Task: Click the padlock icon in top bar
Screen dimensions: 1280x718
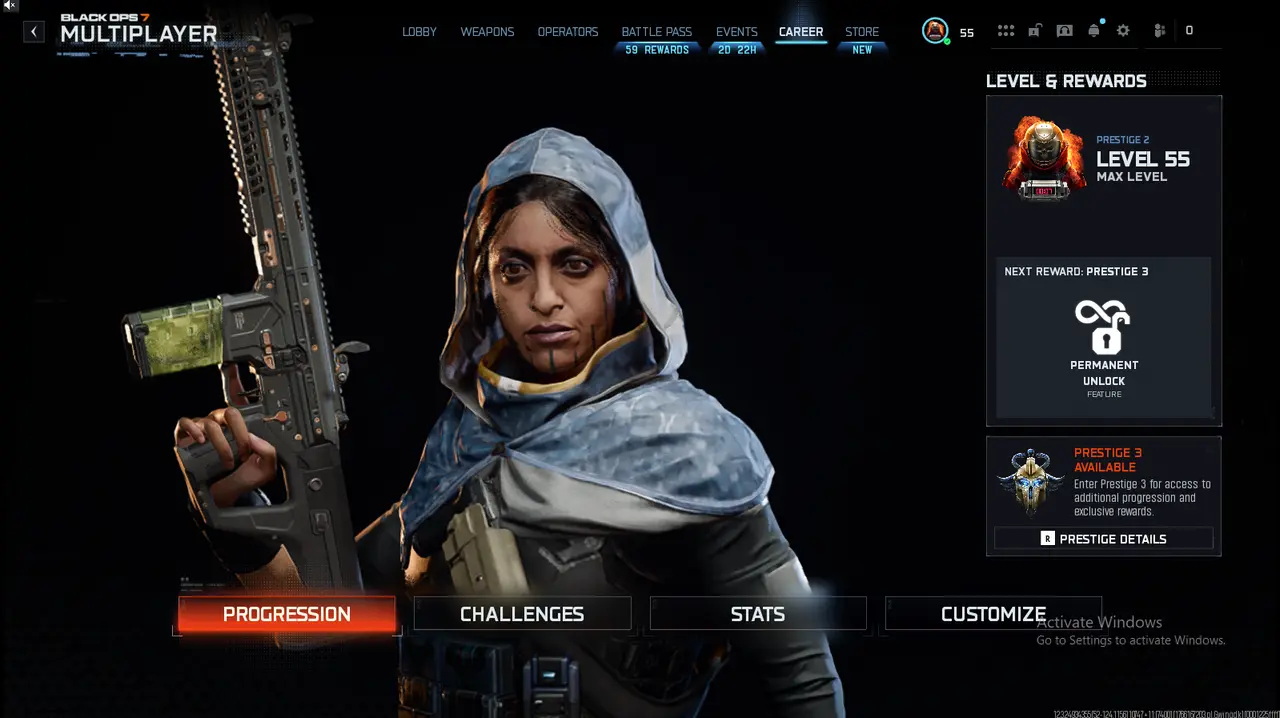Action: 1034,31
